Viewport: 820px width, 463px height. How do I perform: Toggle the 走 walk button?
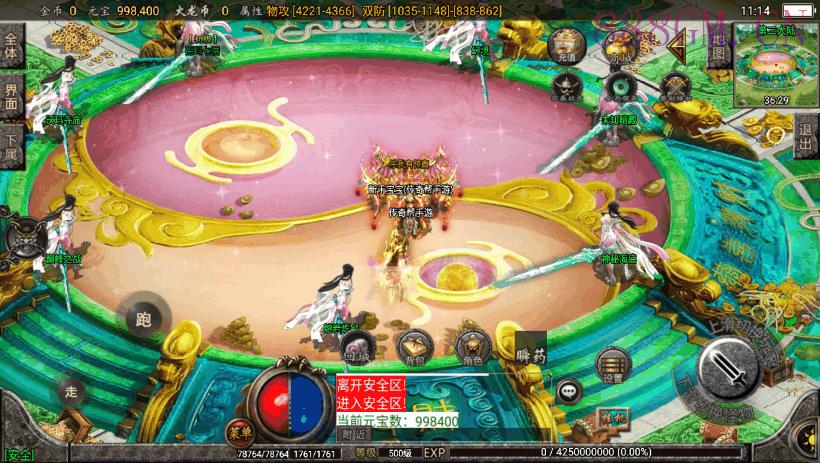coord(70,390)
